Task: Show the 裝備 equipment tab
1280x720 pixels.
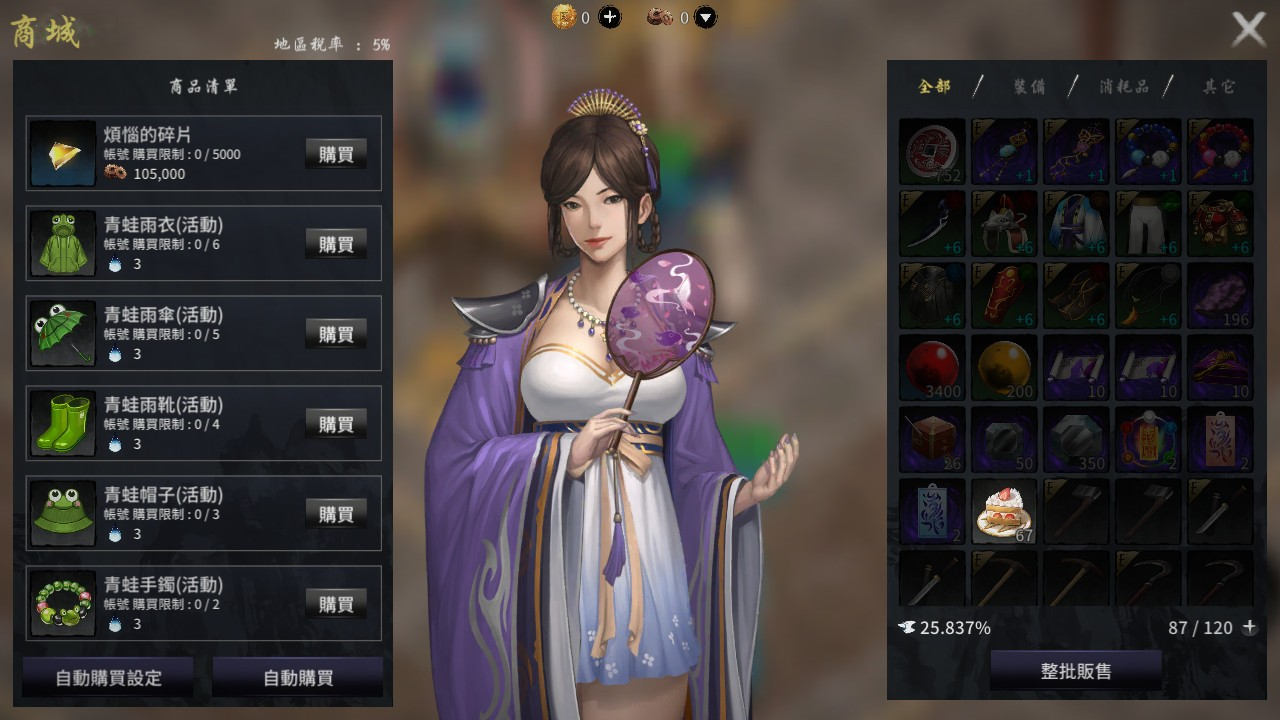Action: tap(1029, 86)
